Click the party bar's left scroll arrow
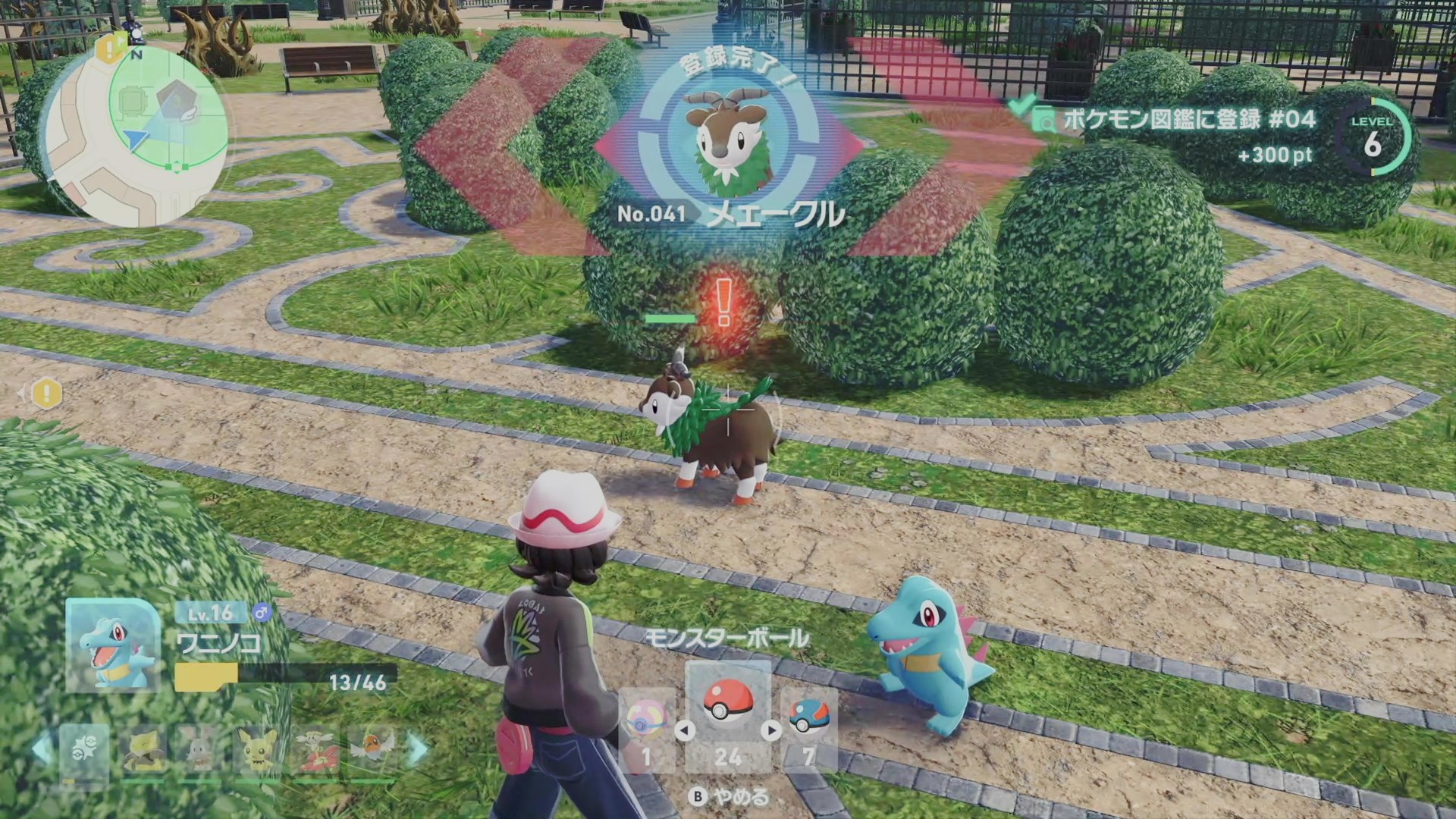Image resolution: width=1456 pixels, height=819 pixels. tap(42, 749)
